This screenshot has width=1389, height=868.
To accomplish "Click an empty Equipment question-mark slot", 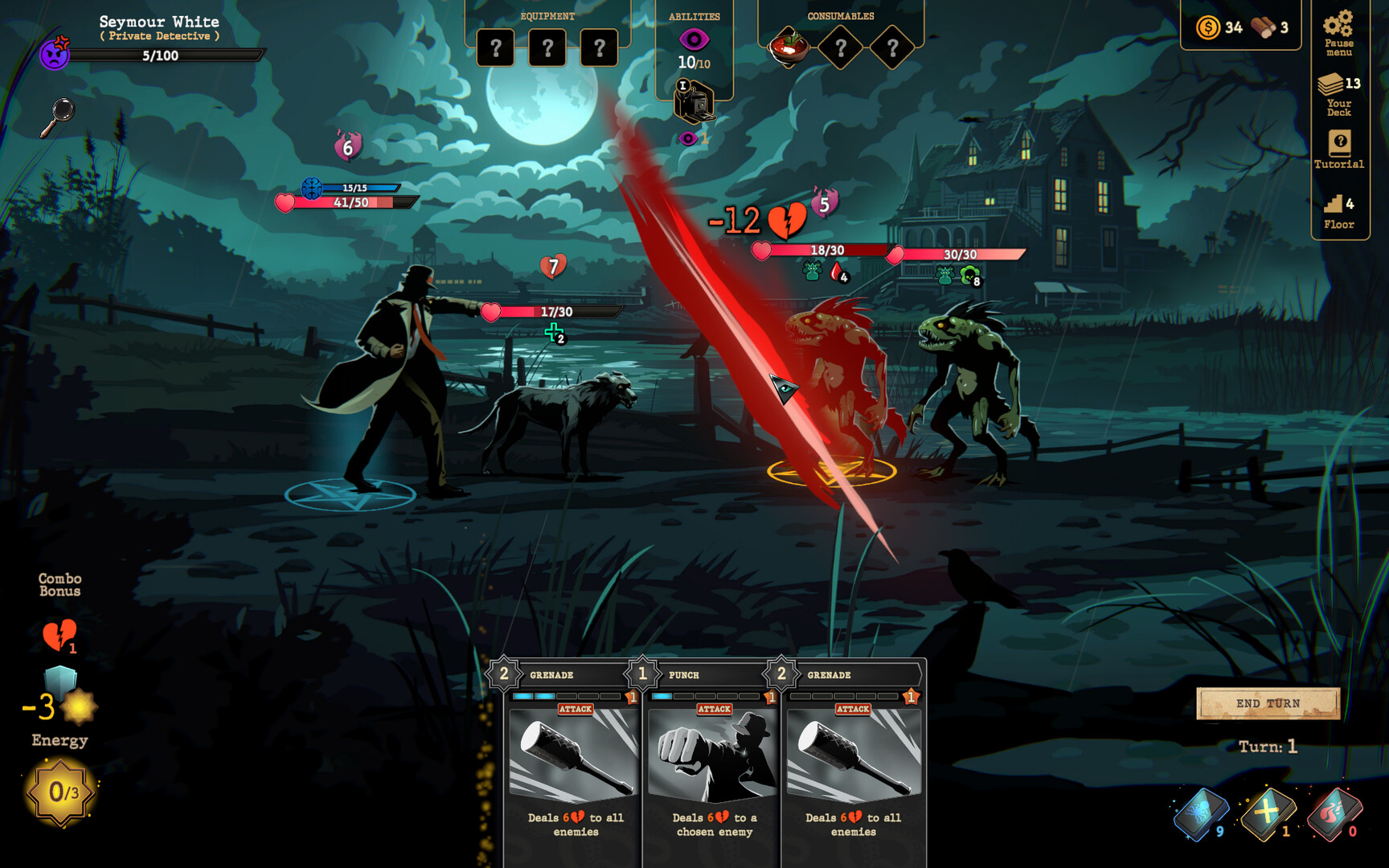I will [496, 48].
